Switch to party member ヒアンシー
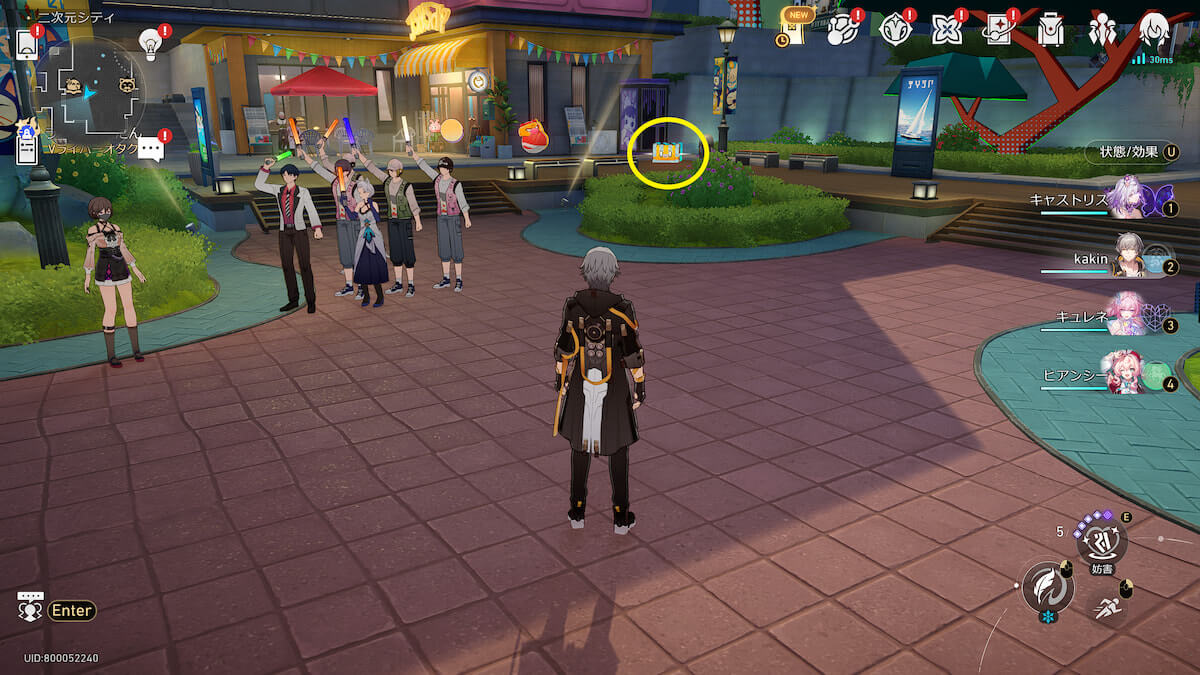1200x675 pixels. [x=1130, y=377]
